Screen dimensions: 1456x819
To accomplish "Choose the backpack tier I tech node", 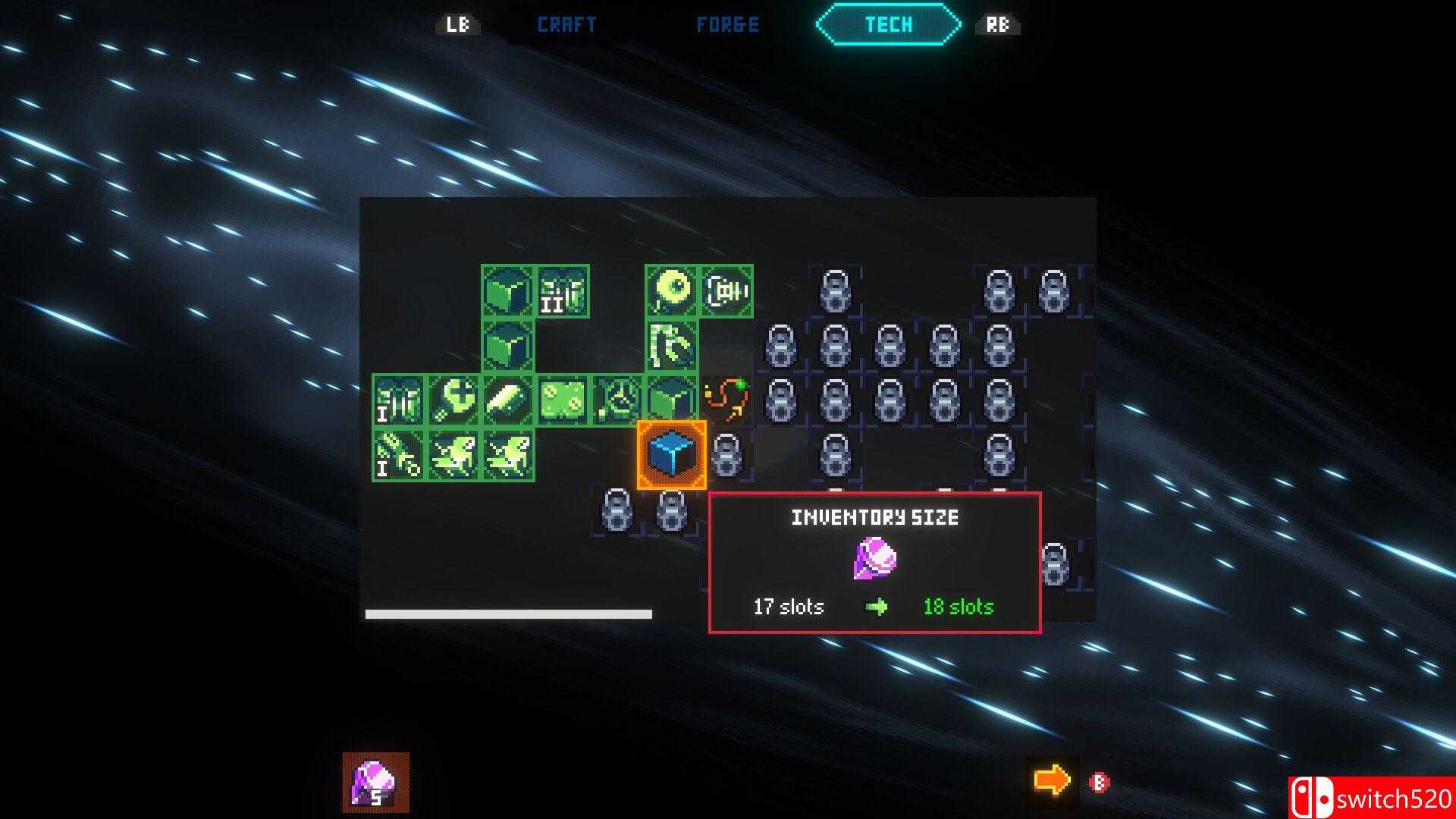I will (x=399, y=400).
